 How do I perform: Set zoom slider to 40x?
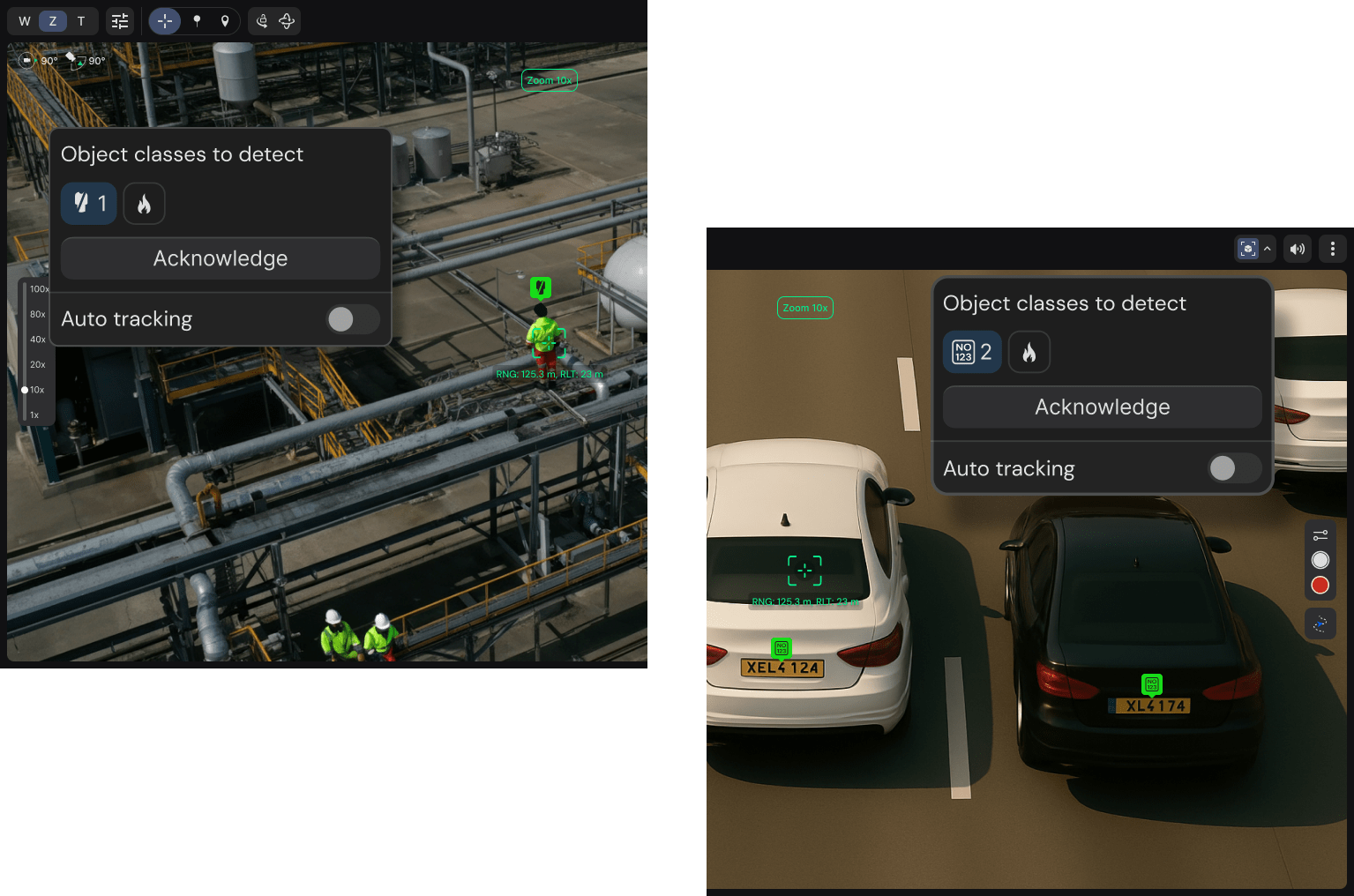tap(38, 340)
